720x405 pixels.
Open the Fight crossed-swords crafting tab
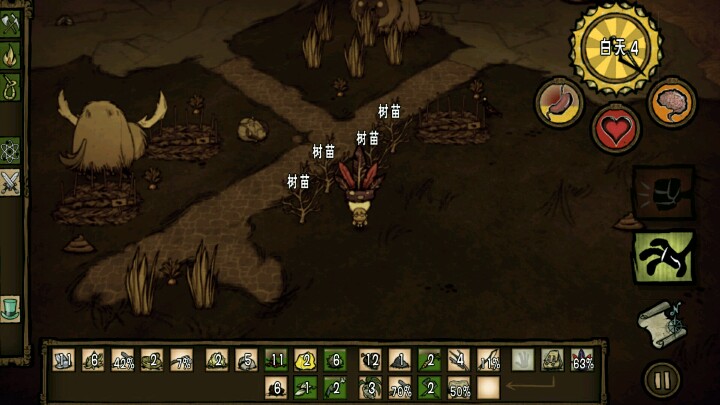click(9, 181)
